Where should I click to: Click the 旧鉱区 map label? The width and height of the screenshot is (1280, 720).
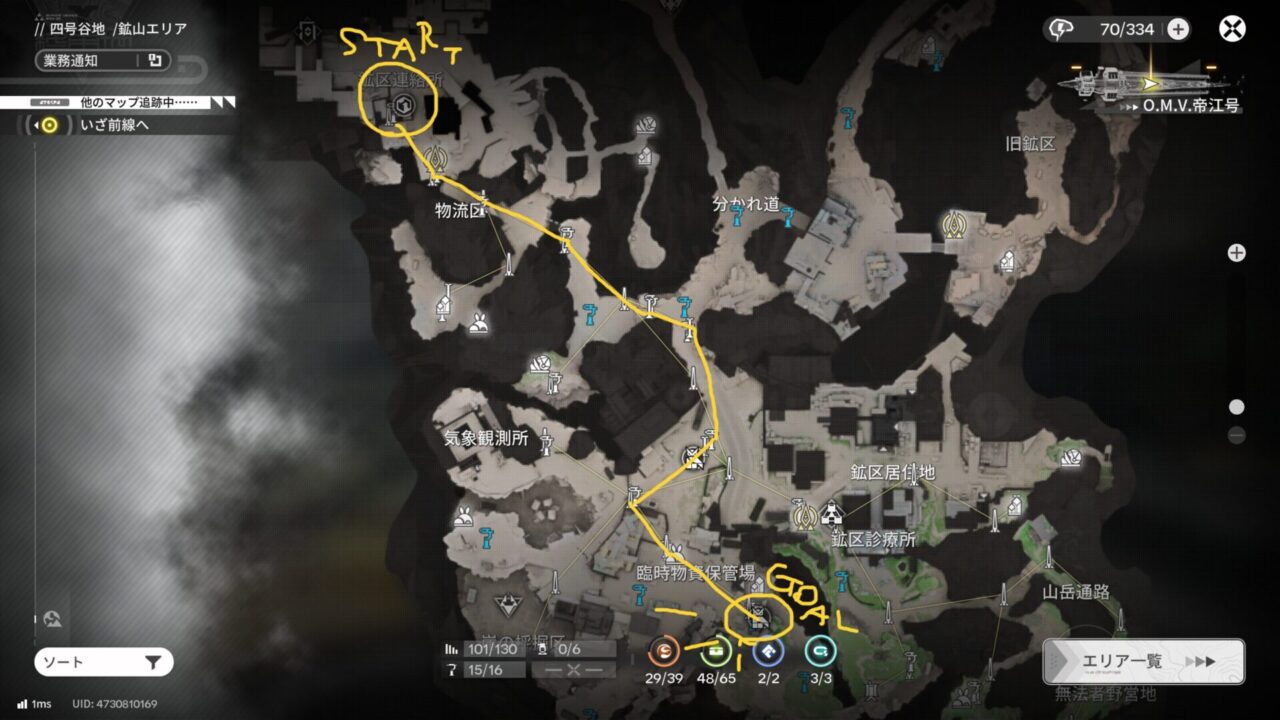(x=1030, y=144)
